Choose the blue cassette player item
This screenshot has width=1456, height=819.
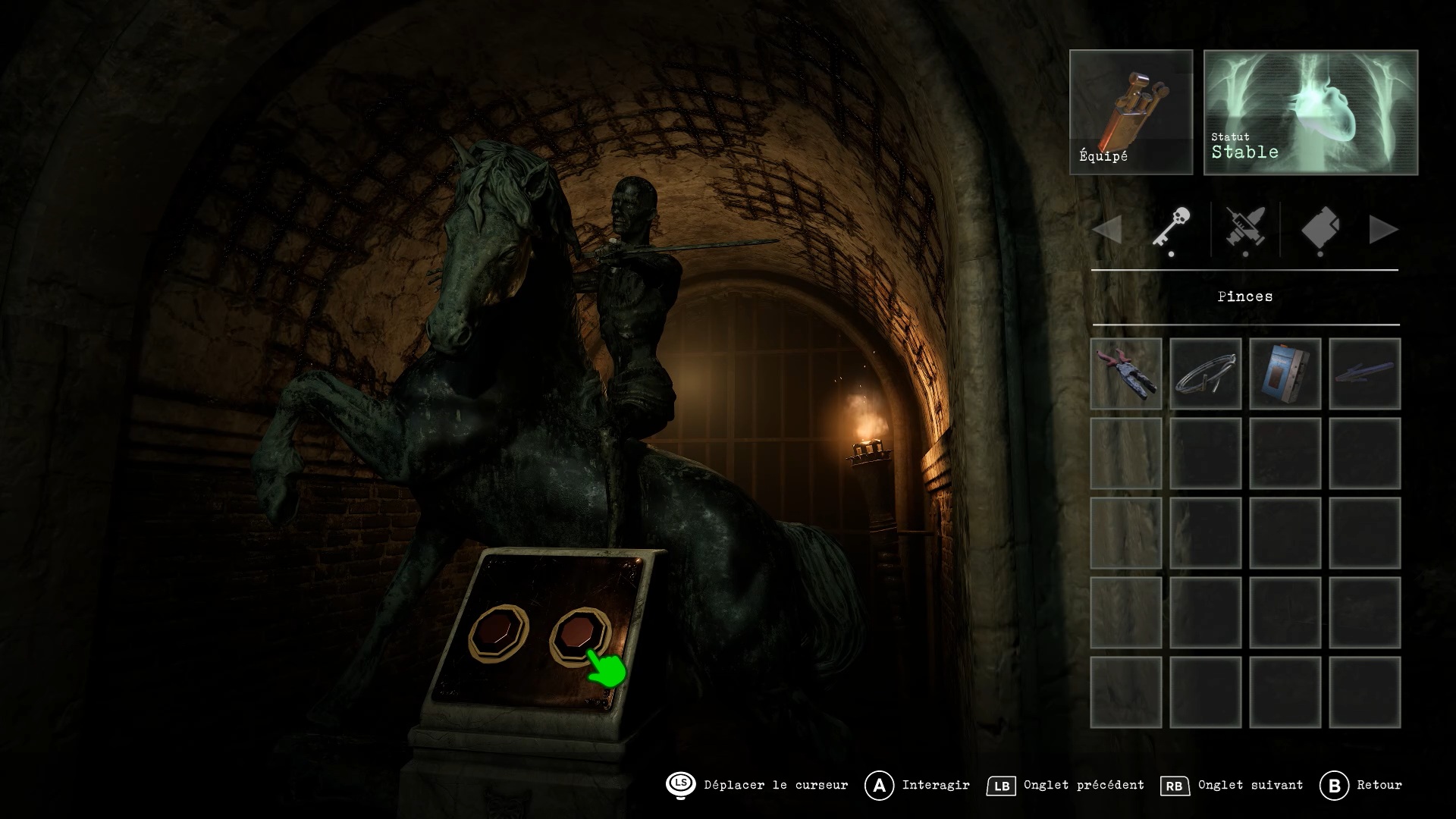(1285, 374)
